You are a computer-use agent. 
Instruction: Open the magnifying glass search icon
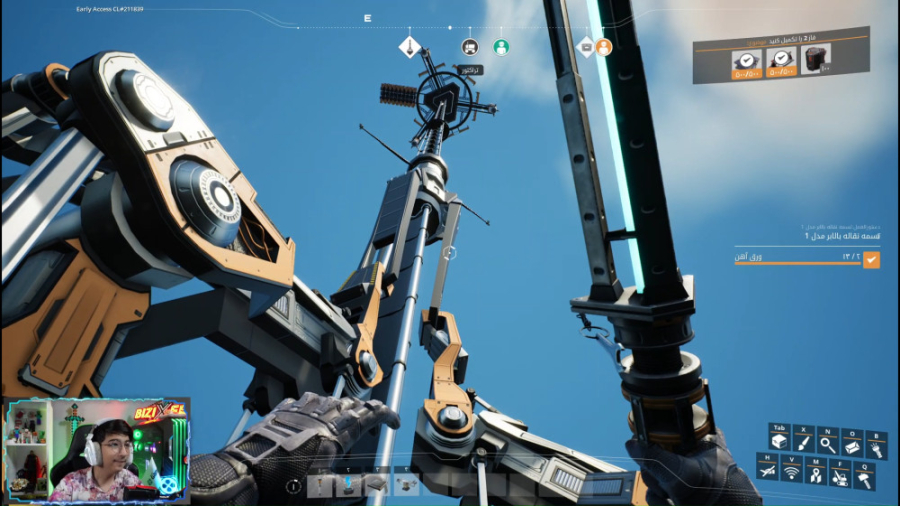tap(827, 443)
